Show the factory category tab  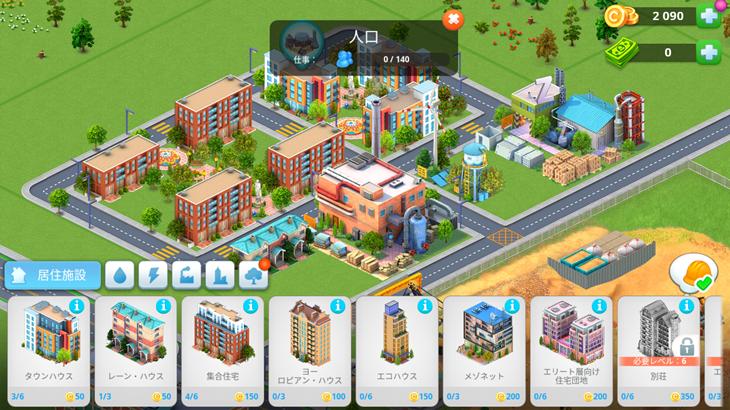click(x=185, y=275)
